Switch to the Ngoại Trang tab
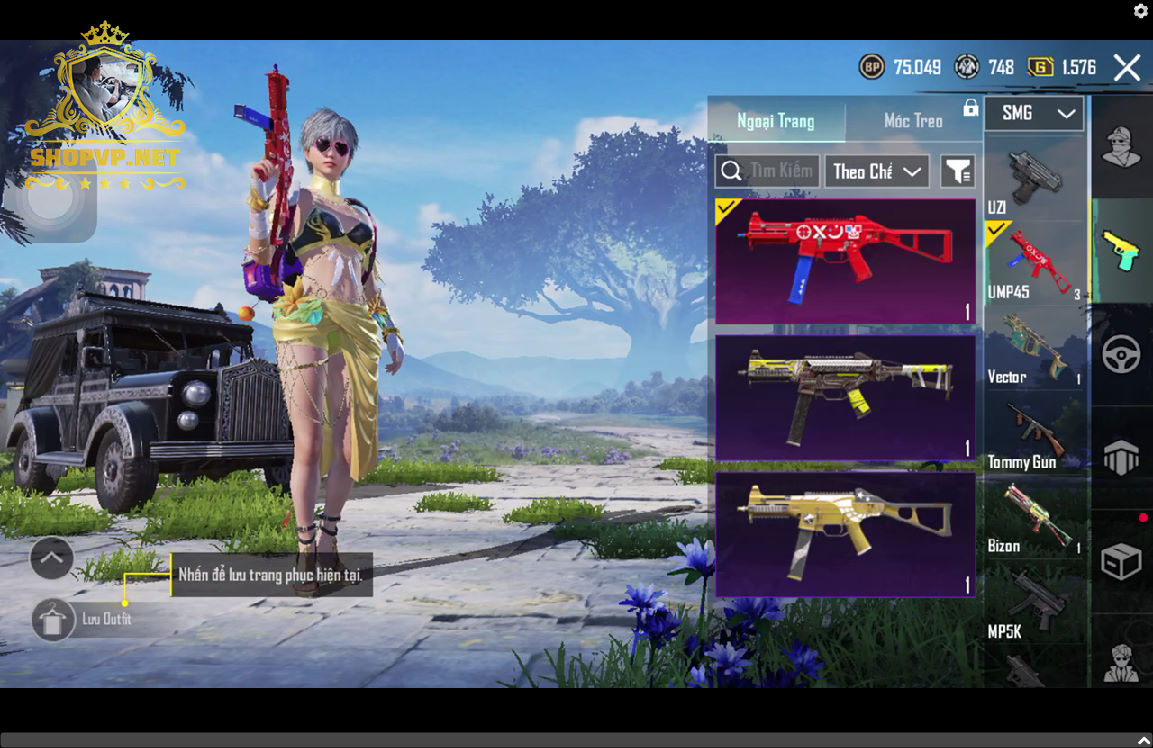This screenshot has height=748, width=1153. click(x=776, y=121)
